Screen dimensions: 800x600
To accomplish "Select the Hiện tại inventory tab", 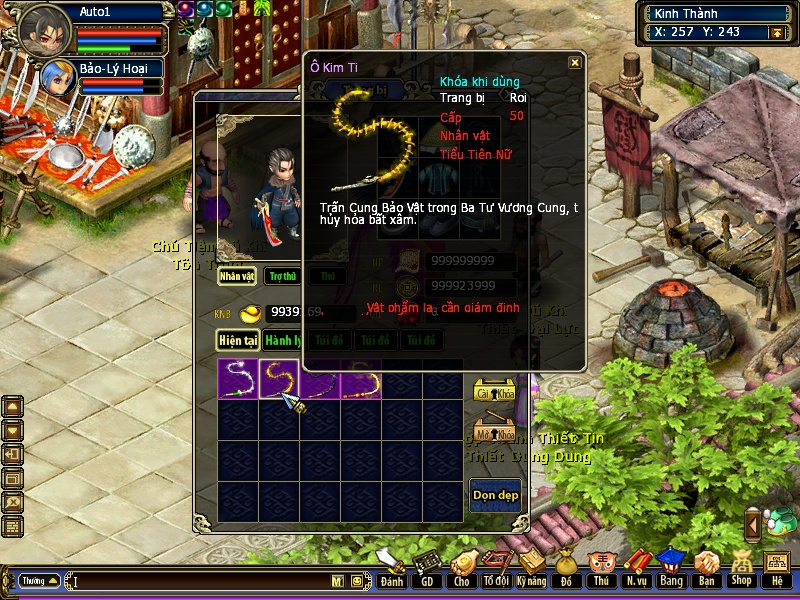I will tap(238, 340).
